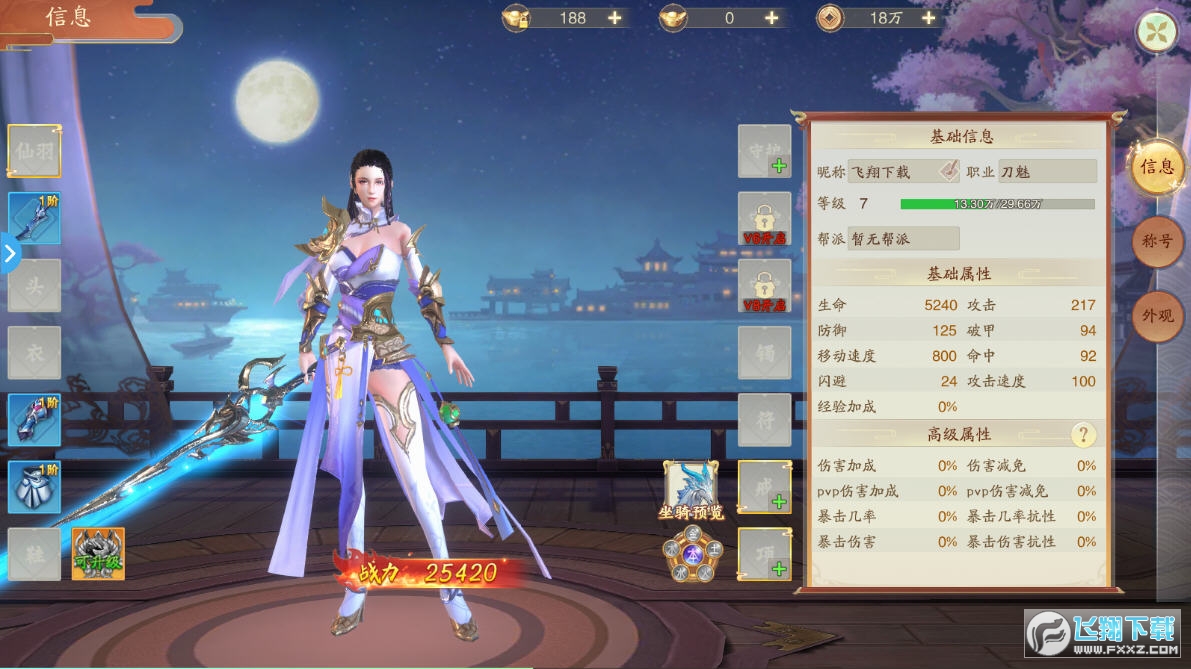Select the 头 helmet slot
Image resolution: width=1191 pixels, height=669 pixels.
(x=34, y=285)
